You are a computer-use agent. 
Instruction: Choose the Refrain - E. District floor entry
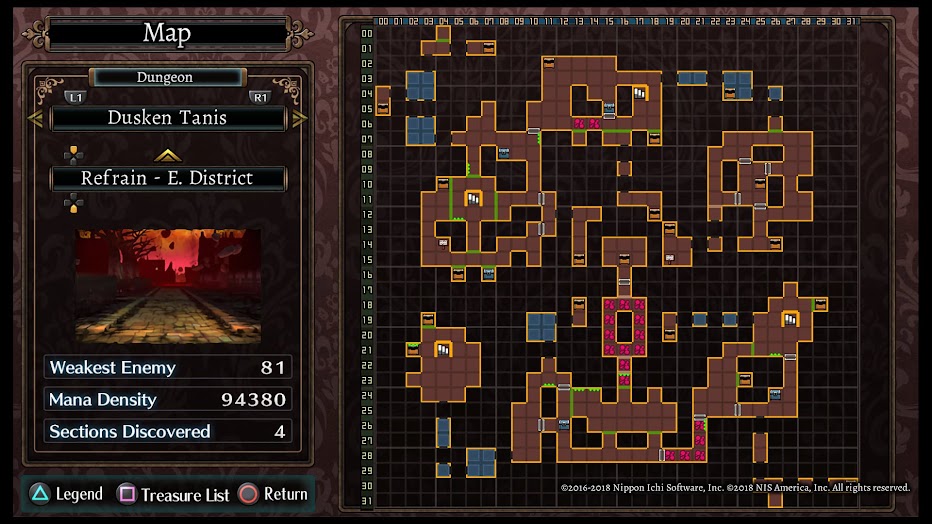click(168, 179)
